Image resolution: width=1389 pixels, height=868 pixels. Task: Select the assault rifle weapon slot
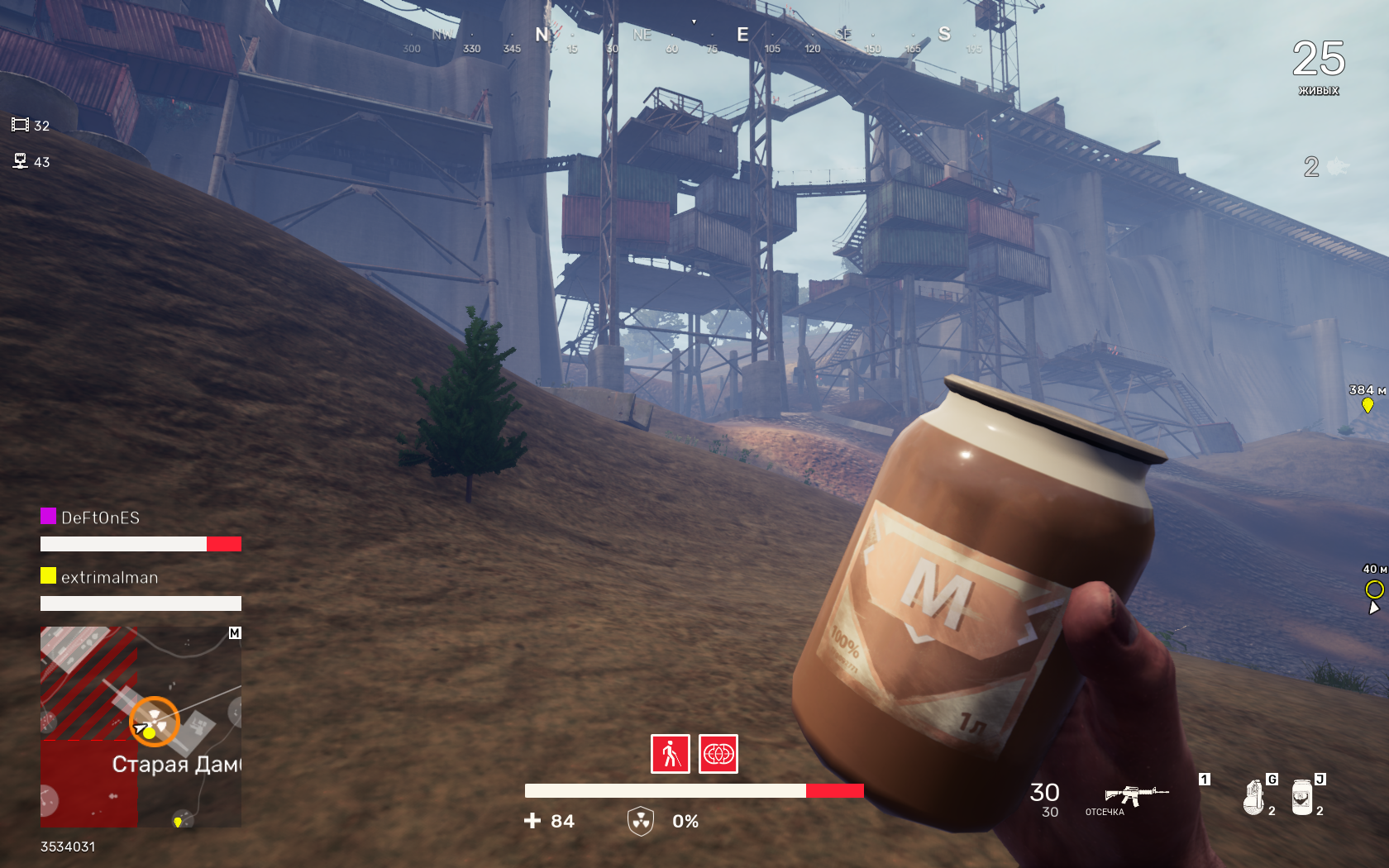tap(1136, 795)
